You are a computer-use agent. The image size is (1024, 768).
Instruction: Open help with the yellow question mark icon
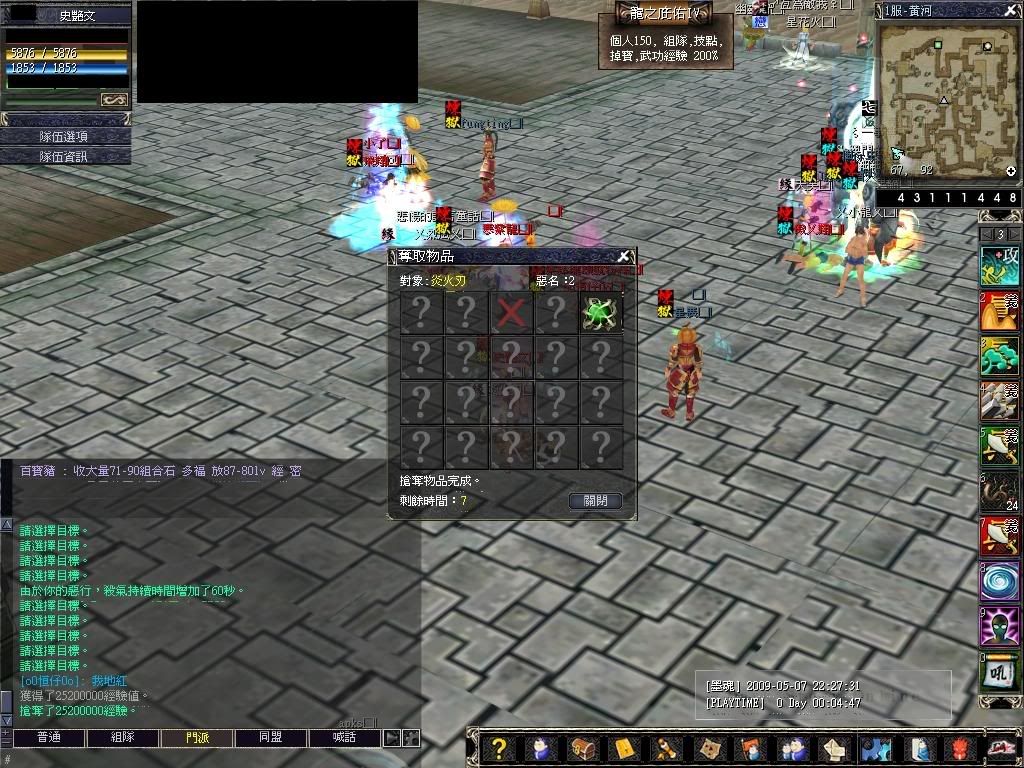pos(499,749)
